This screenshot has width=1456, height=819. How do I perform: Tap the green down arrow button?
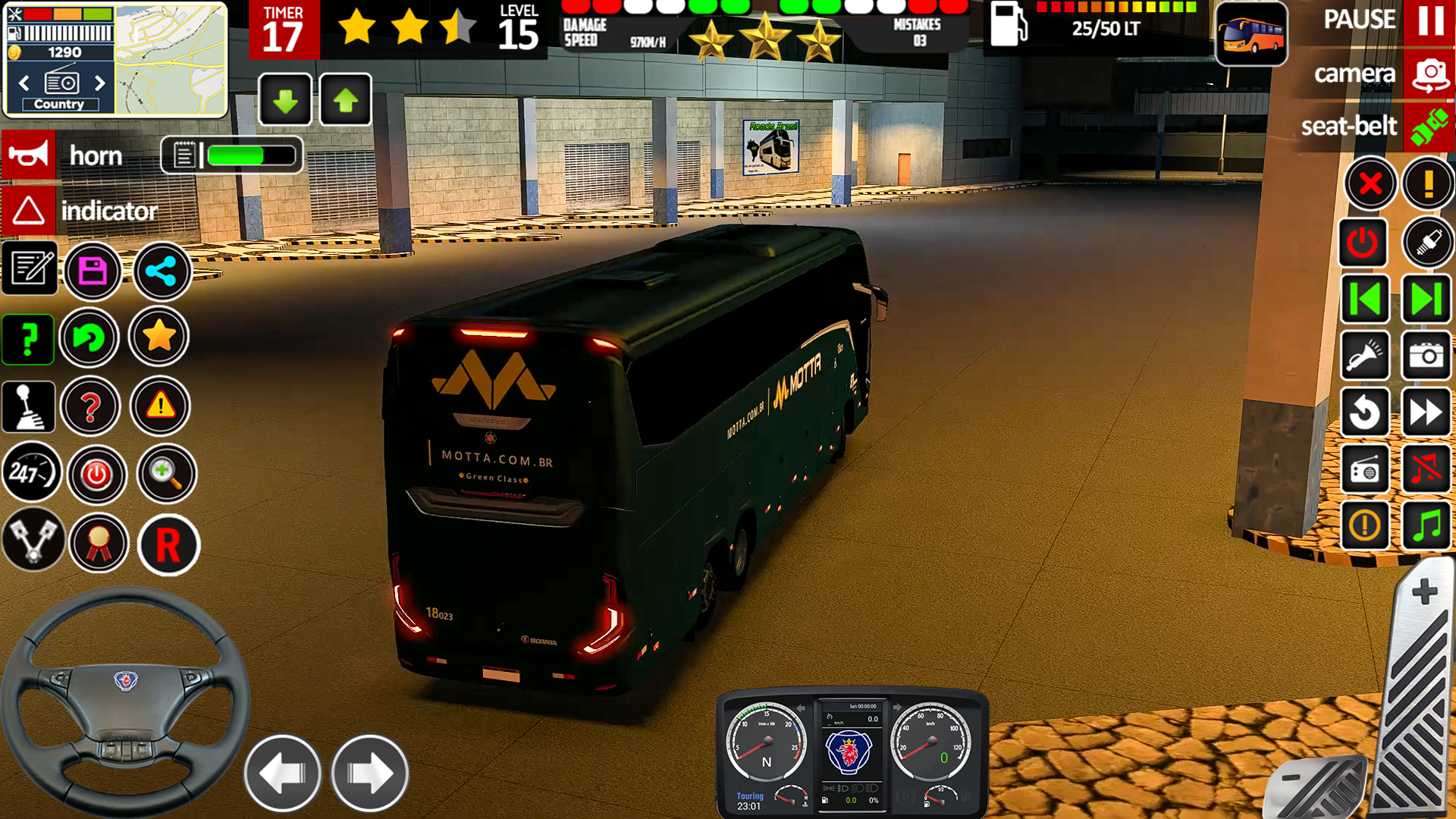285,100
